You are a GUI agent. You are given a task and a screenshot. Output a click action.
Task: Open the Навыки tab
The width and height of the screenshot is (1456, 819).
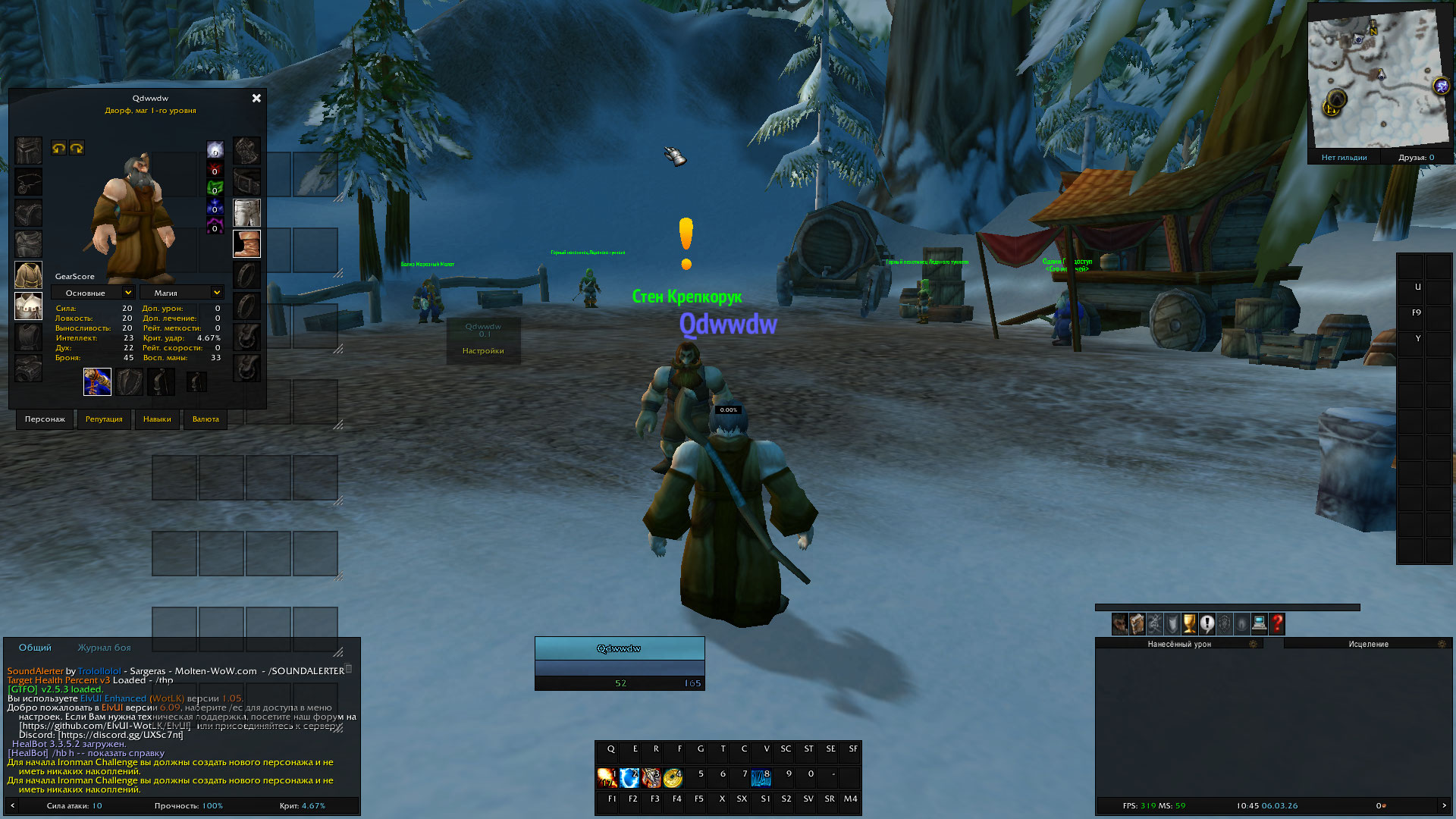[x=157, y=419]
